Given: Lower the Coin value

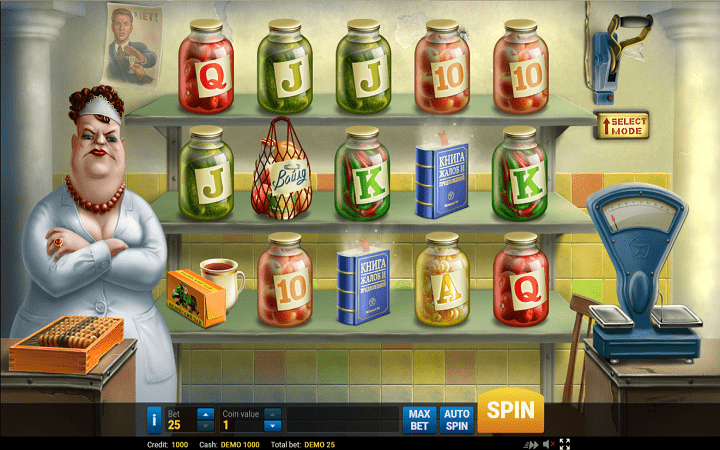Looking at the screenshot, I should [272, 425].
